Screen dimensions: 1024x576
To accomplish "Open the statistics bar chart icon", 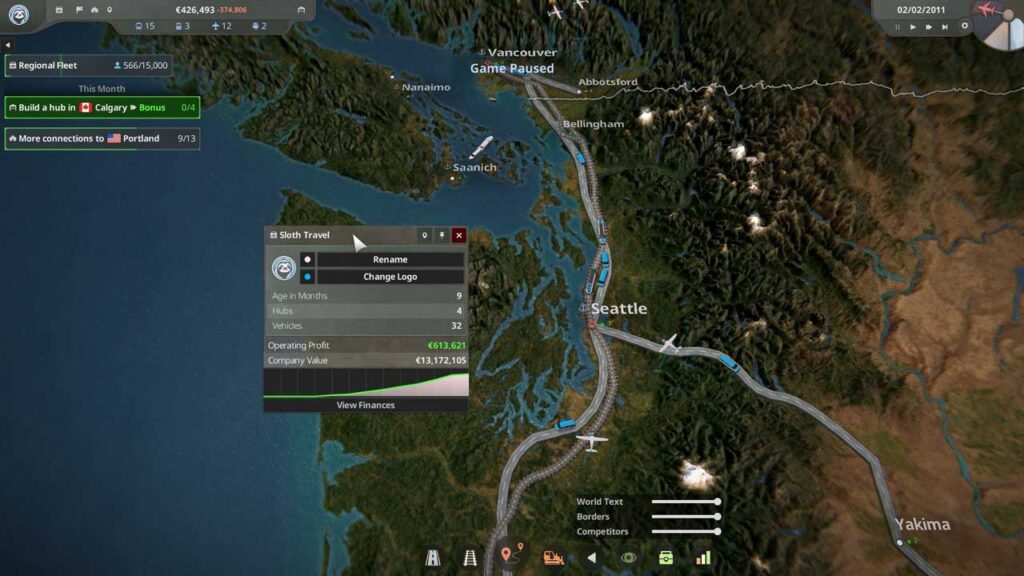I will click(x=703, y=558).
